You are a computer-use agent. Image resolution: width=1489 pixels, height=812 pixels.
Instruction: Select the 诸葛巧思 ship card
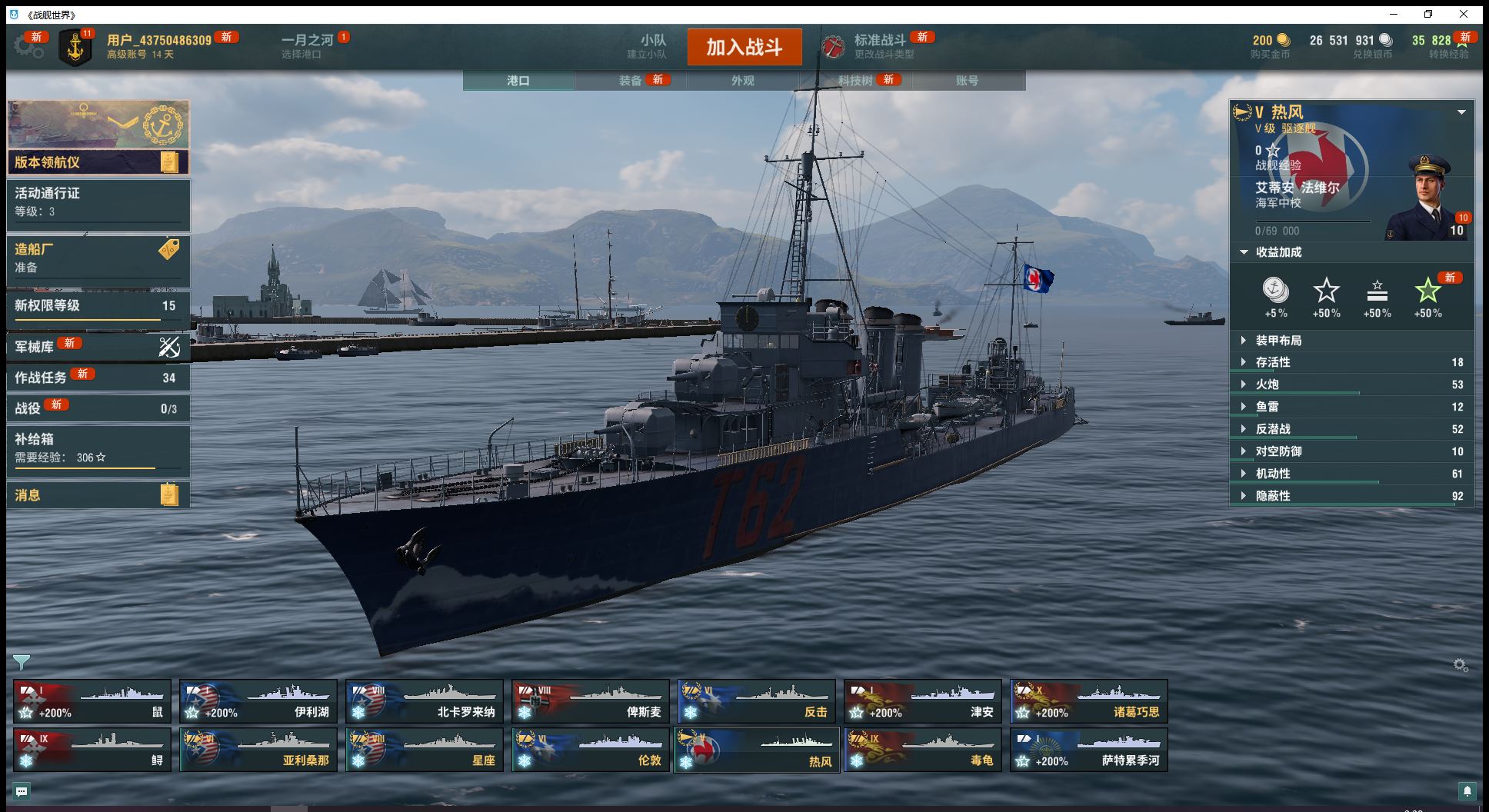click(x=1089, y=701)
